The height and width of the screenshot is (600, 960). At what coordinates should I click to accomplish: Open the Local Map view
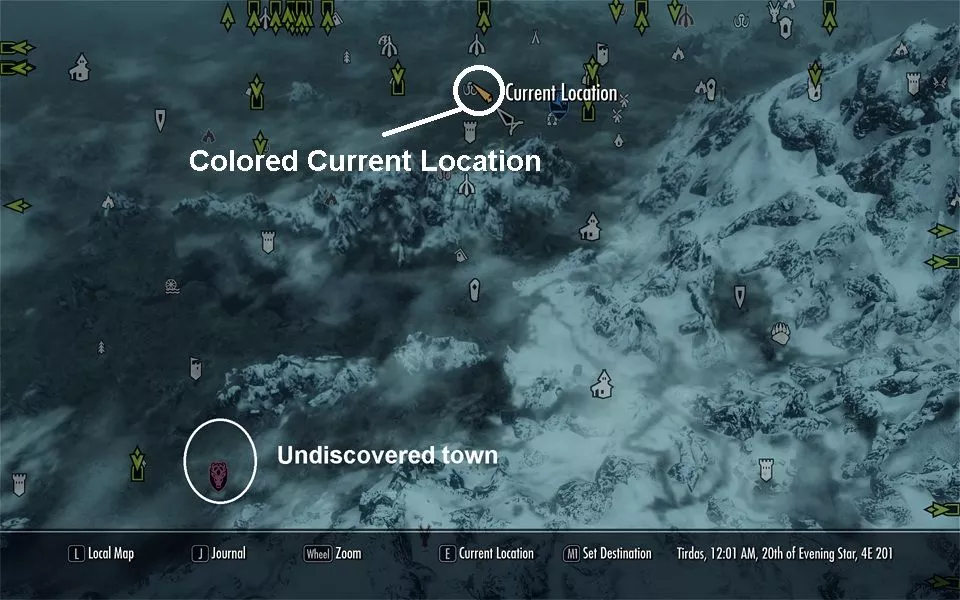click(x=101, y=553)
